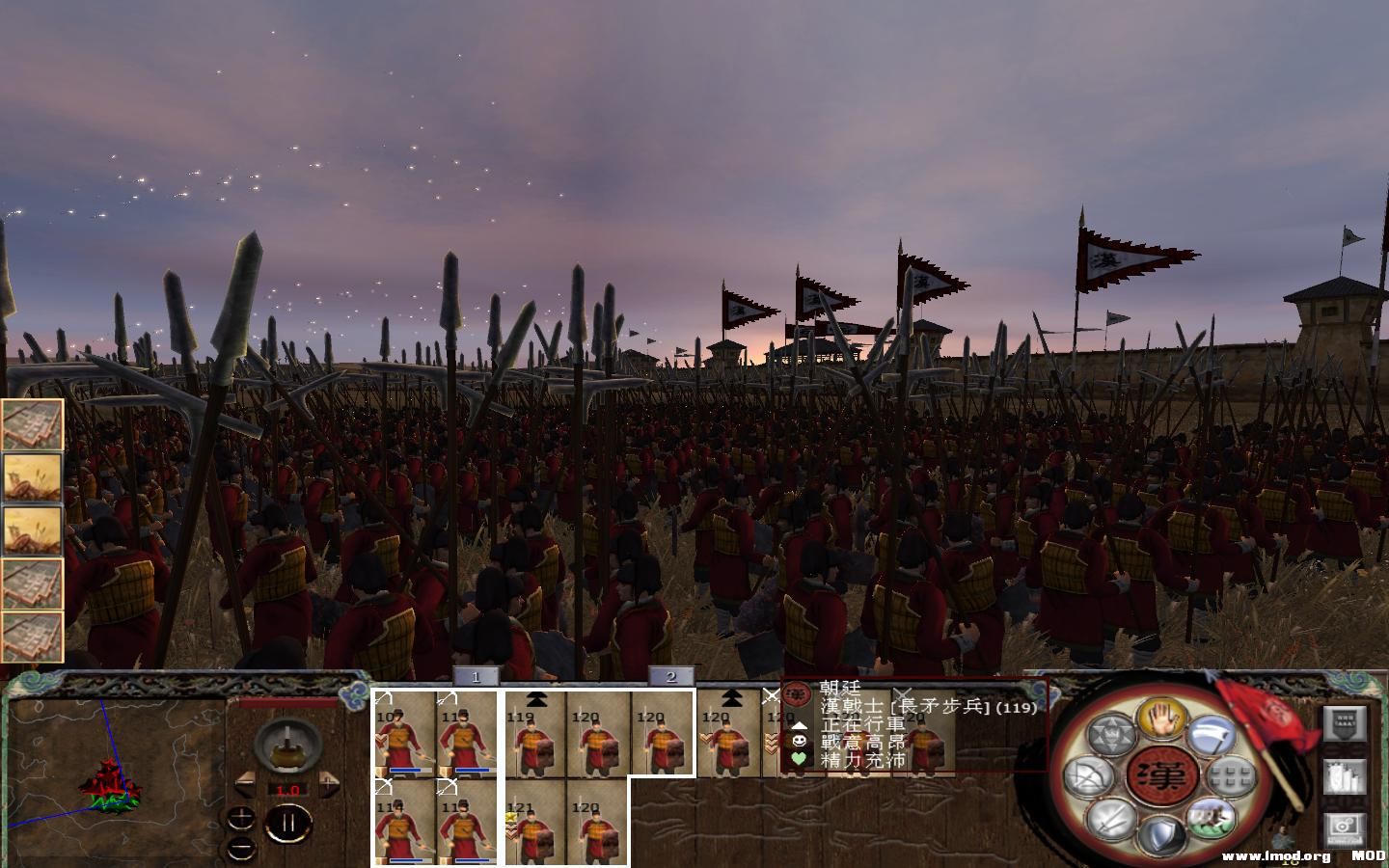
Task: Click the www.lmod.org label
Action: [1275, 854]
